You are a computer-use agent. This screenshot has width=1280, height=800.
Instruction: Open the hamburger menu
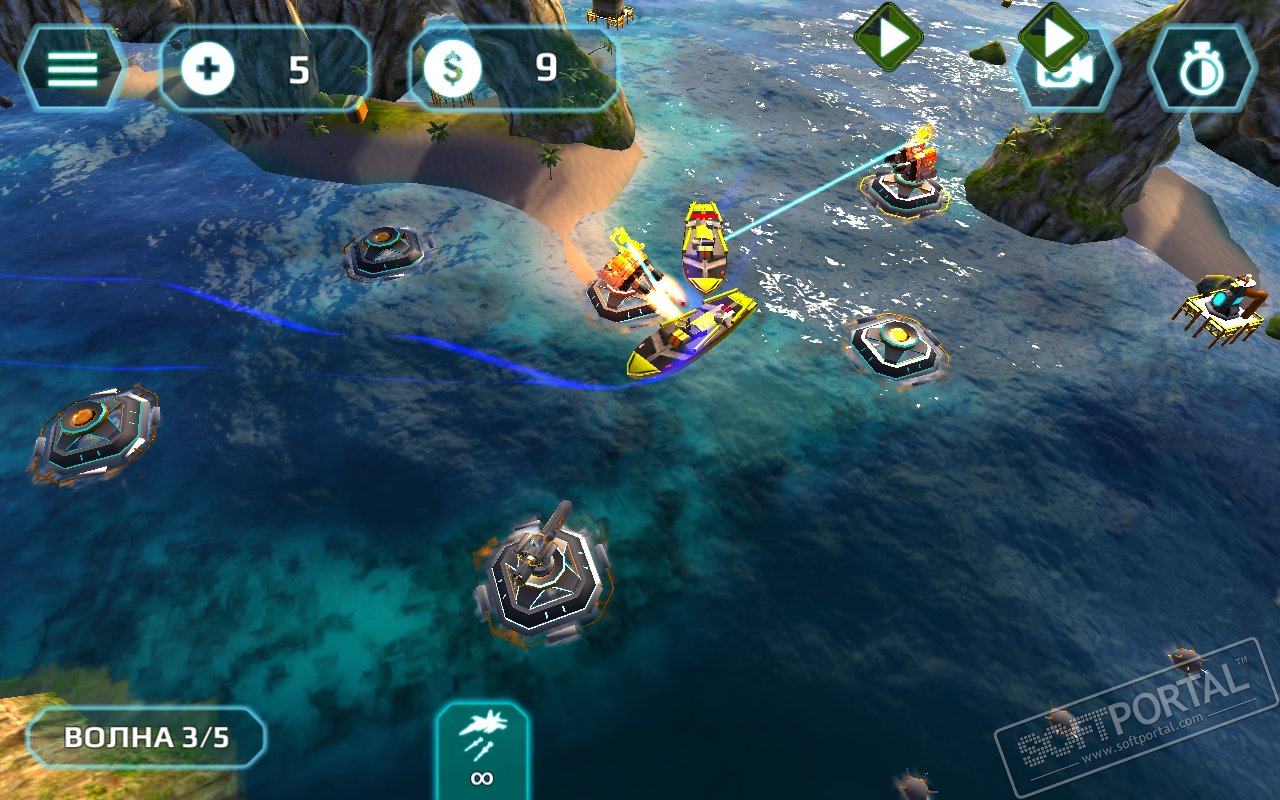click(x=72, y=69)
